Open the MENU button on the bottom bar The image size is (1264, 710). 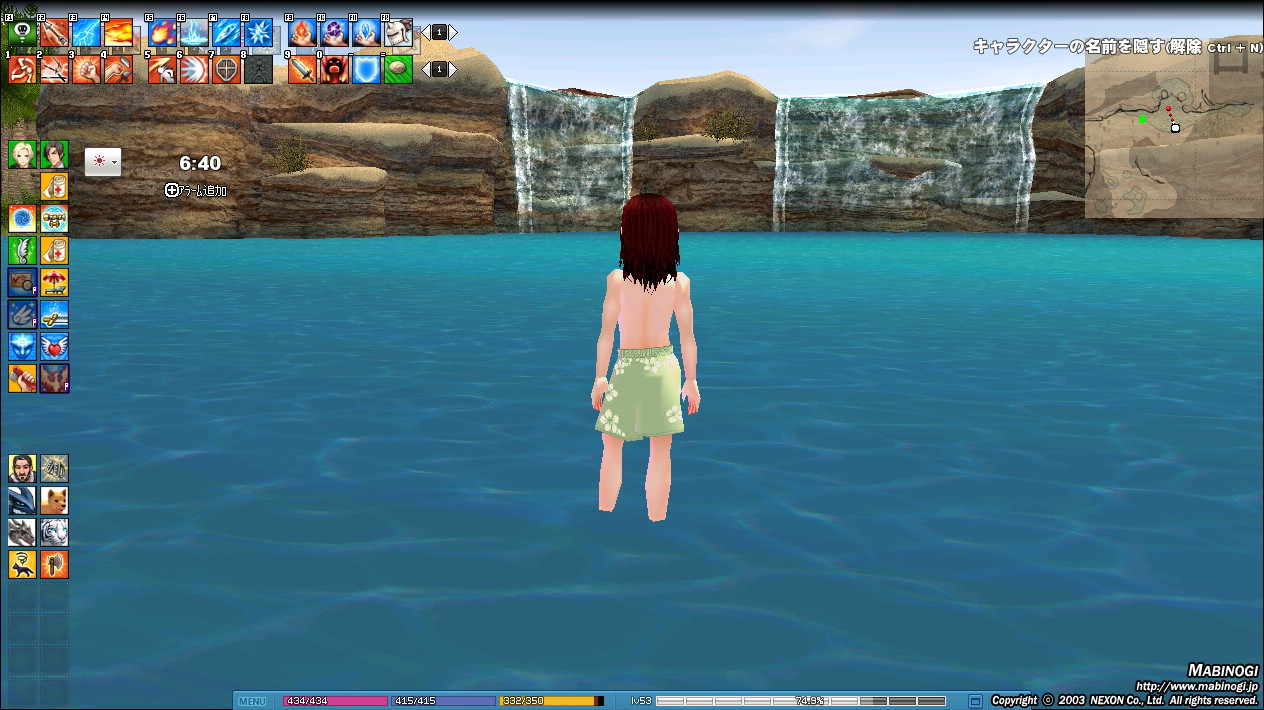click(252, 701)
